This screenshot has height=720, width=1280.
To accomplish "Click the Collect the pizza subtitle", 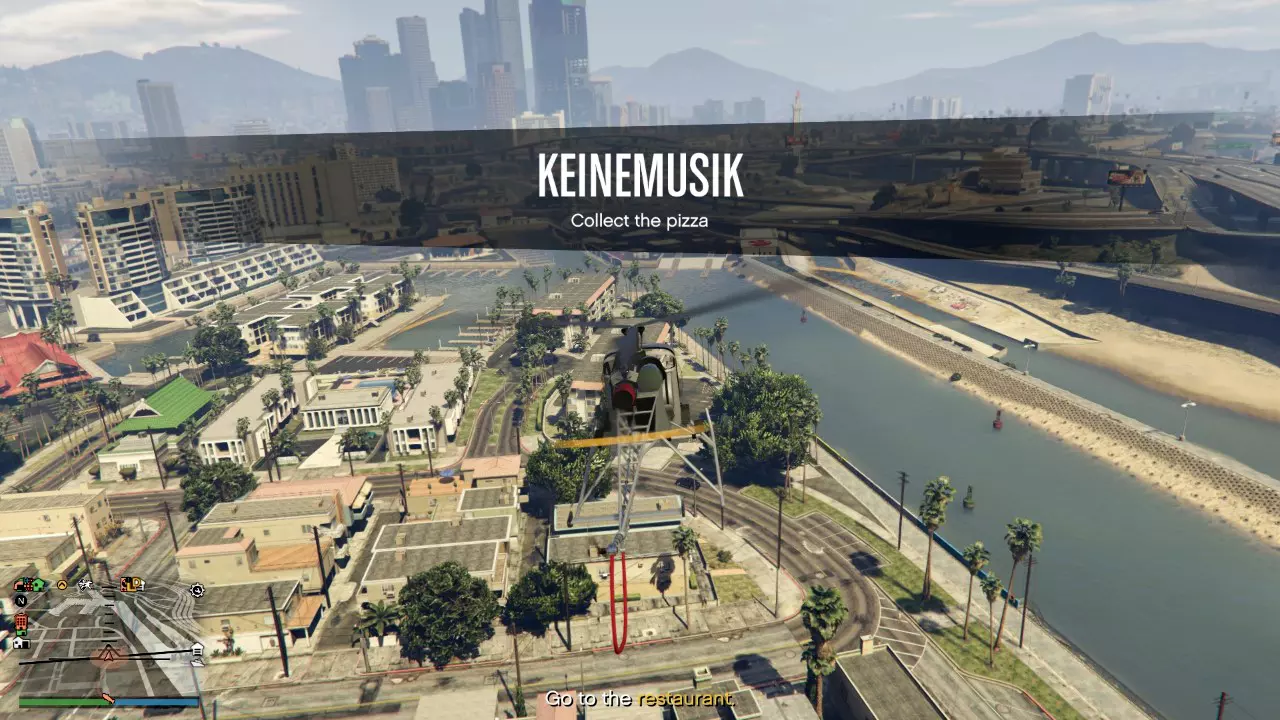I will tap(640, 220).
